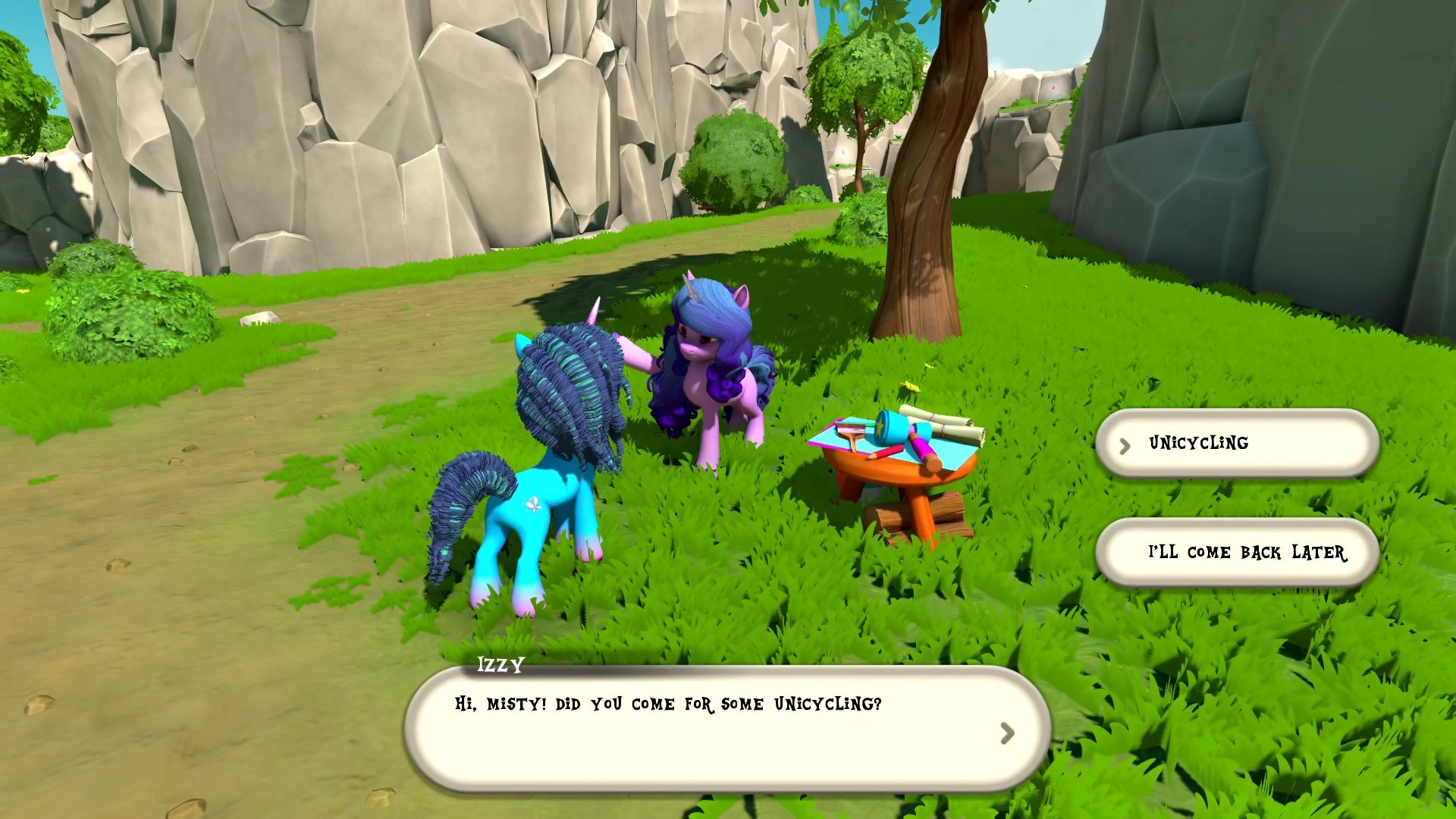Choose the Unicycling dialogue option

coord(1236,444)
